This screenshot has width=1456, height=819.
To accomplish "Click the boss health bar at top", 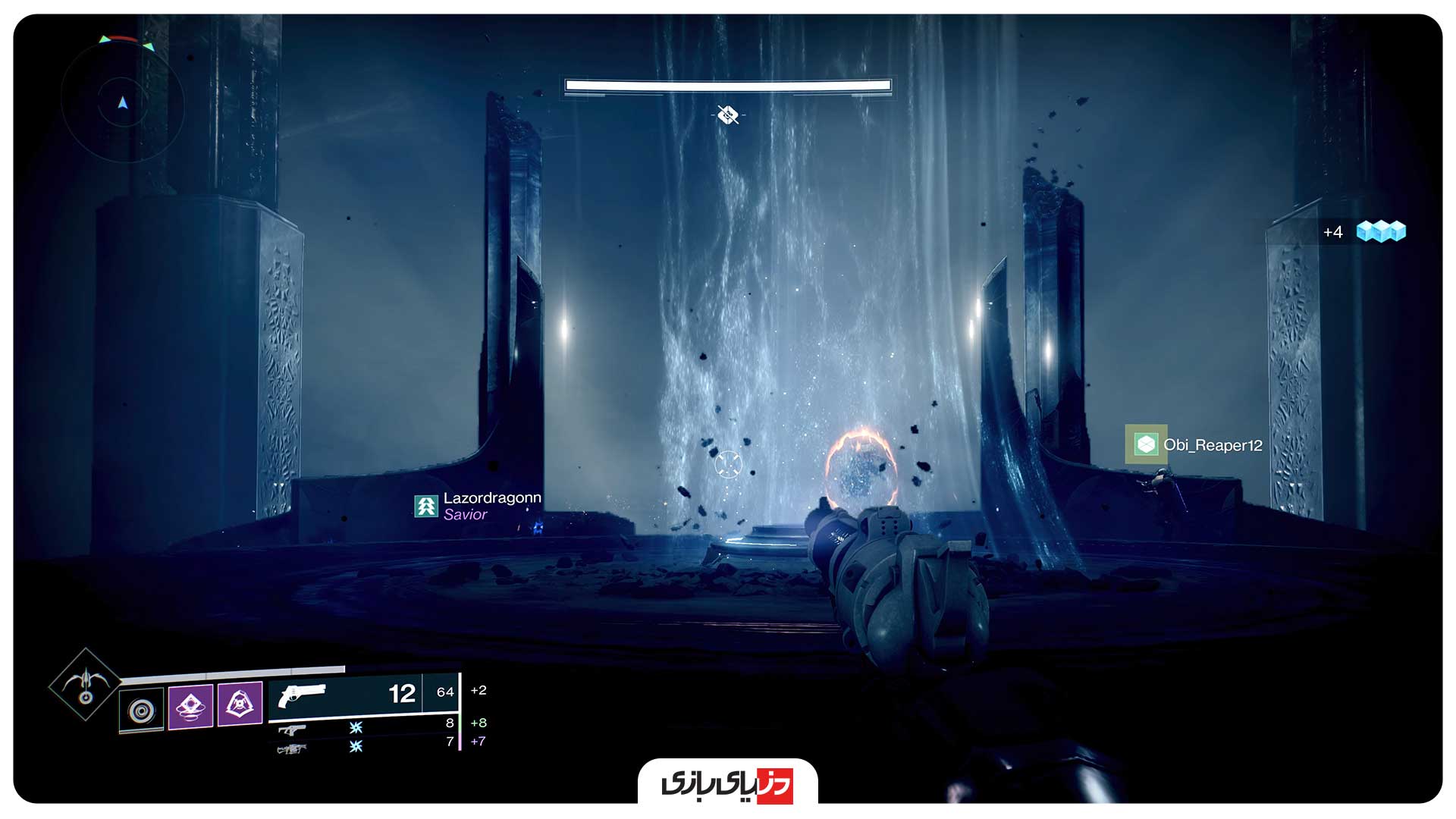I will click(726, 85).
